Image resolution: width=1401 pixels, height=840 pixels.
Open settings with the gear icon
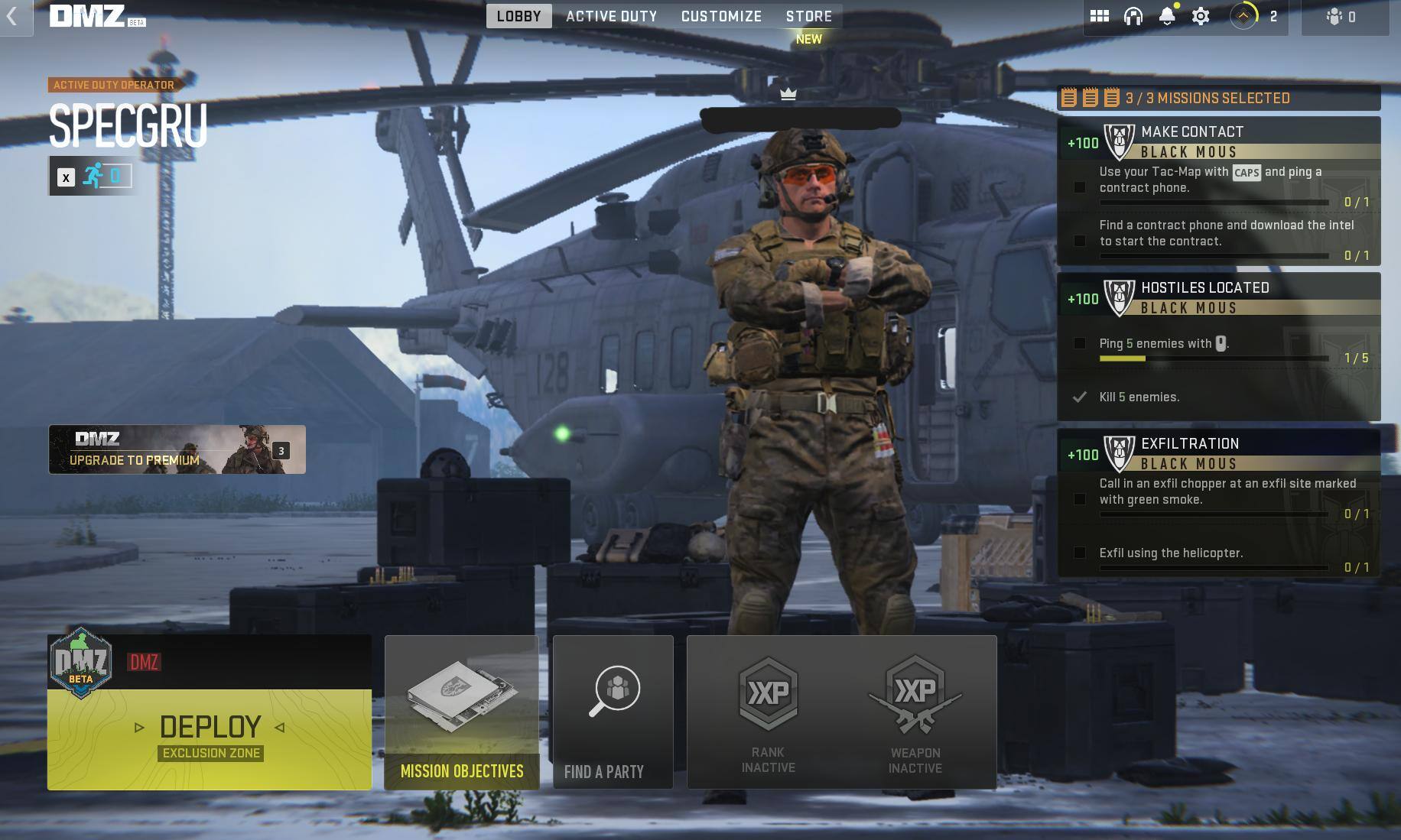1201,16
